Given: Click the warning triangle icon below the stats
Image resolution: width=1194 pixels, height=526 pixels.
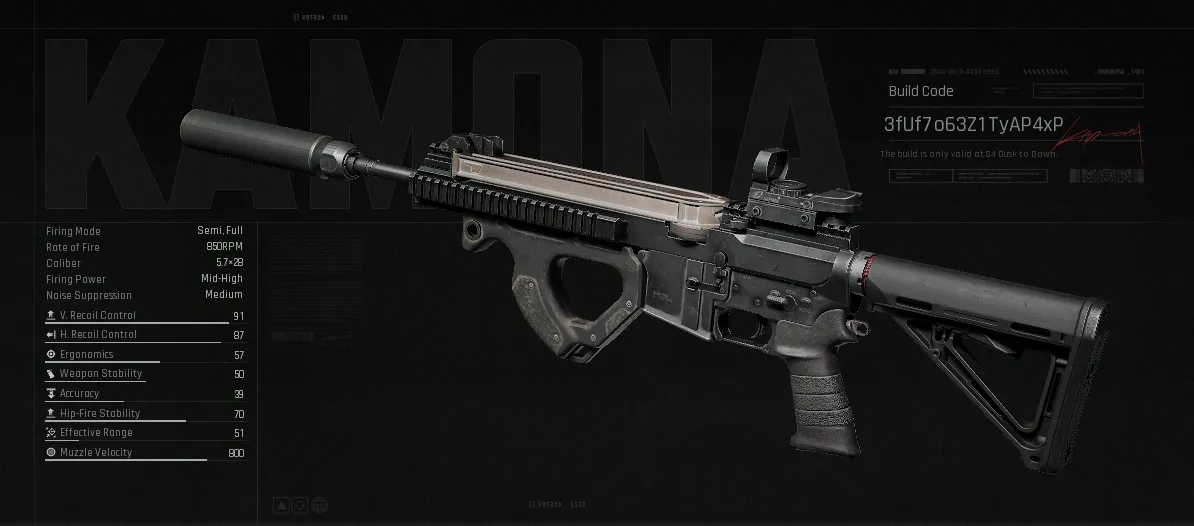Looking at the screenshot, I should coord(282,505).
